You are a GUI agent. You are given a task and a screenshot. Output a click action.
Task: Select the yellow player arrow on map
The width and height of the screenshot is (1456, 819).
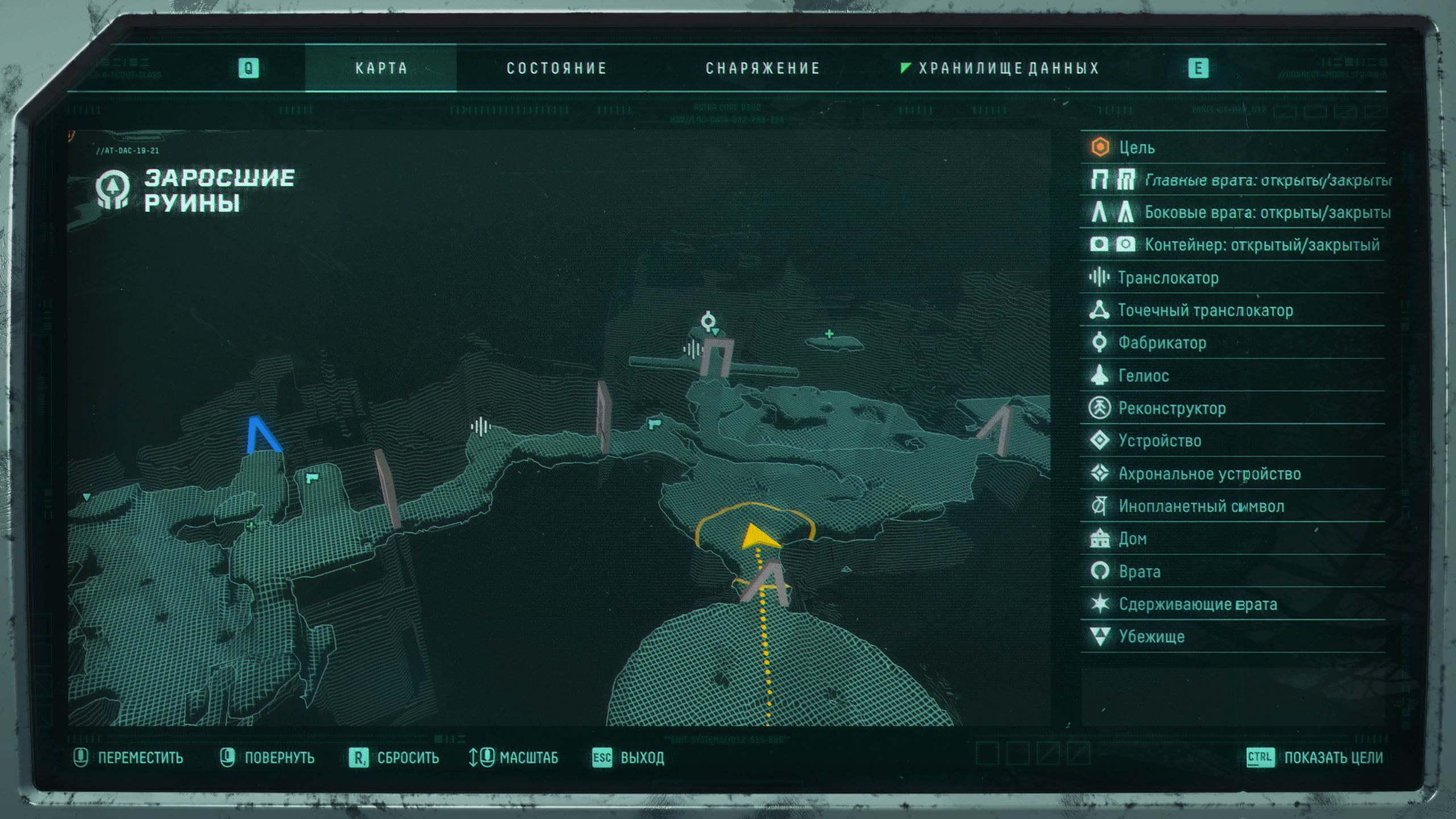pyautogui.click(x=760, y=536)
